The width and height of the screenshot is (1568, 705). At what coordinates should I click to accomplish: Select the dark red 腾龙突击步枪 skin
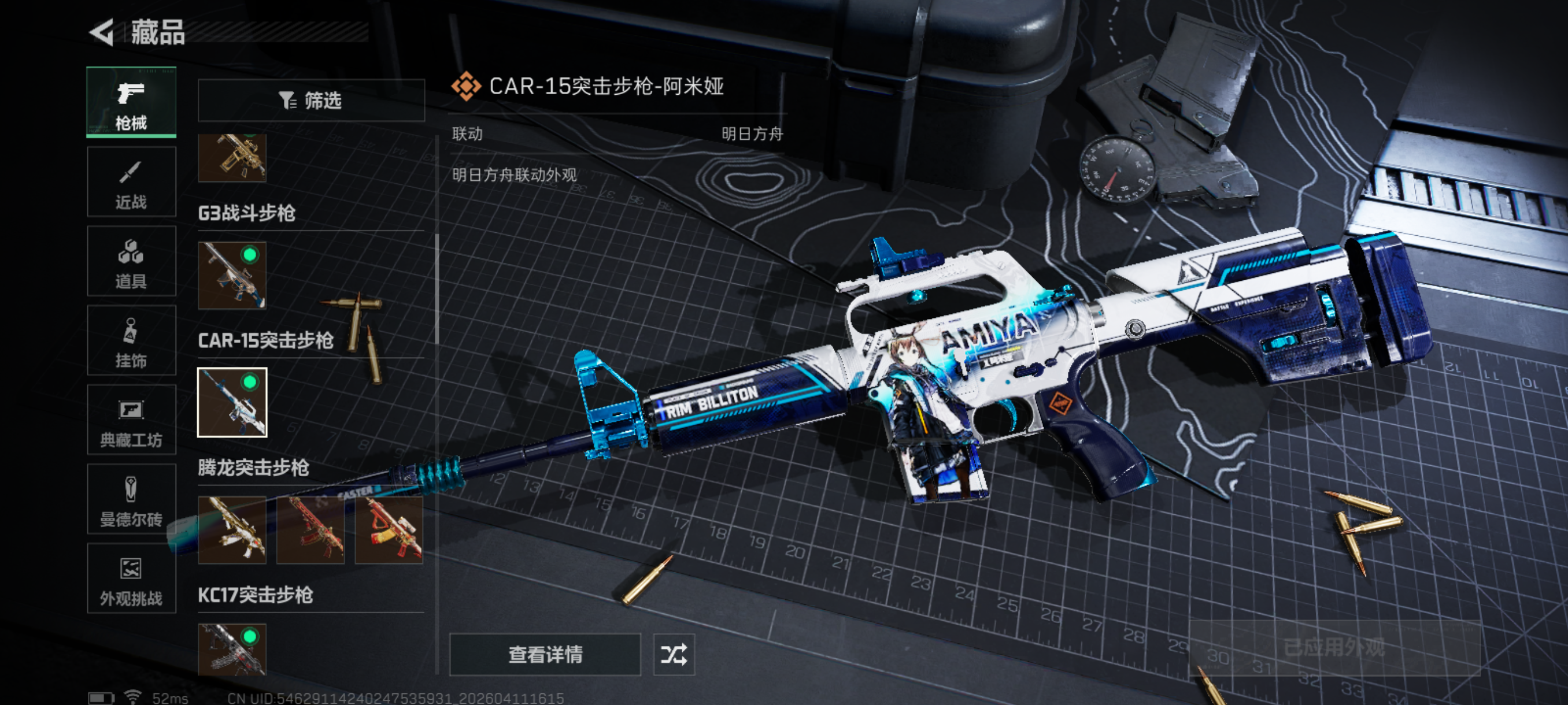[x=310, y=529]
